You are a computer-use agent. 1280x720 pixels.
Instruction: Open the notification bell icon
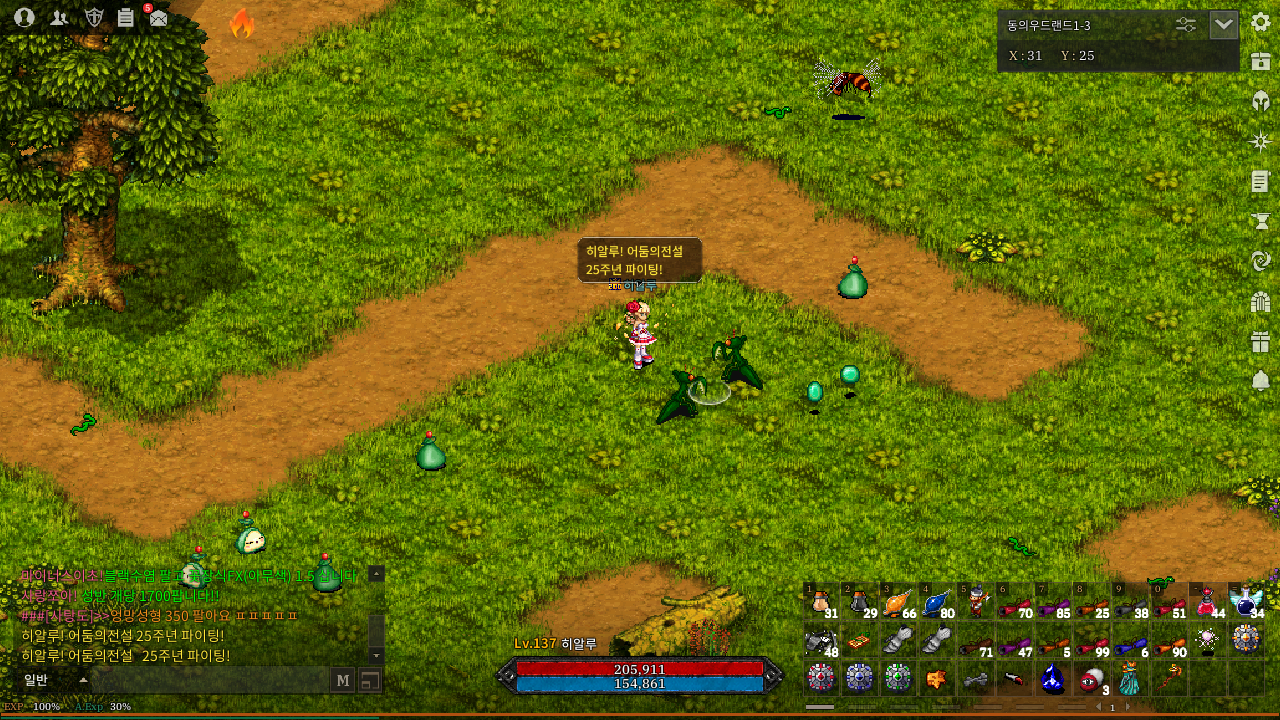click(x=1260, y=380)
